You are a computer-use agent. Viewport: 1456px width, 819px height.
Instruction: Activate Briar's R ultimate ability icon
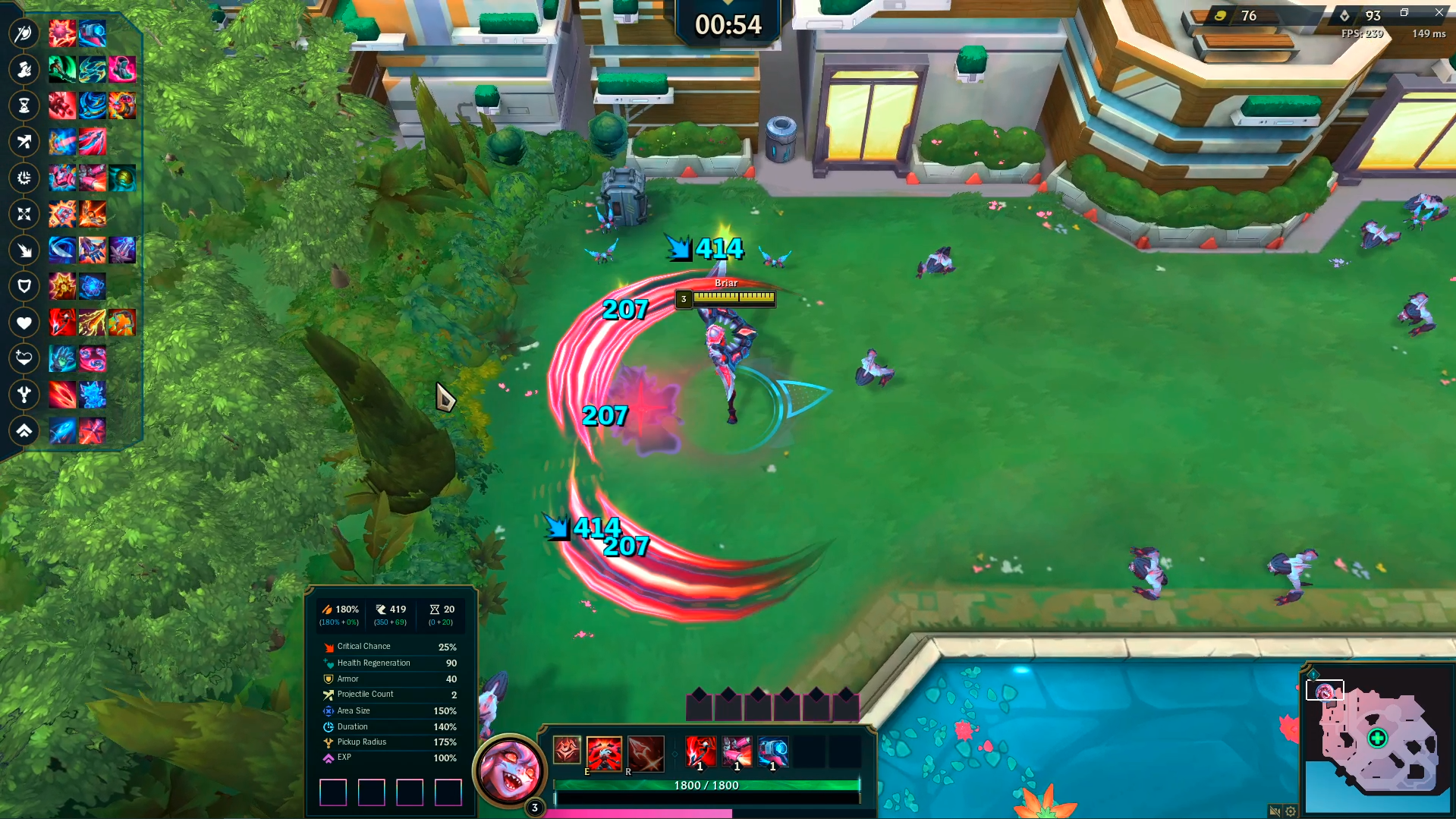click(646, 753)
